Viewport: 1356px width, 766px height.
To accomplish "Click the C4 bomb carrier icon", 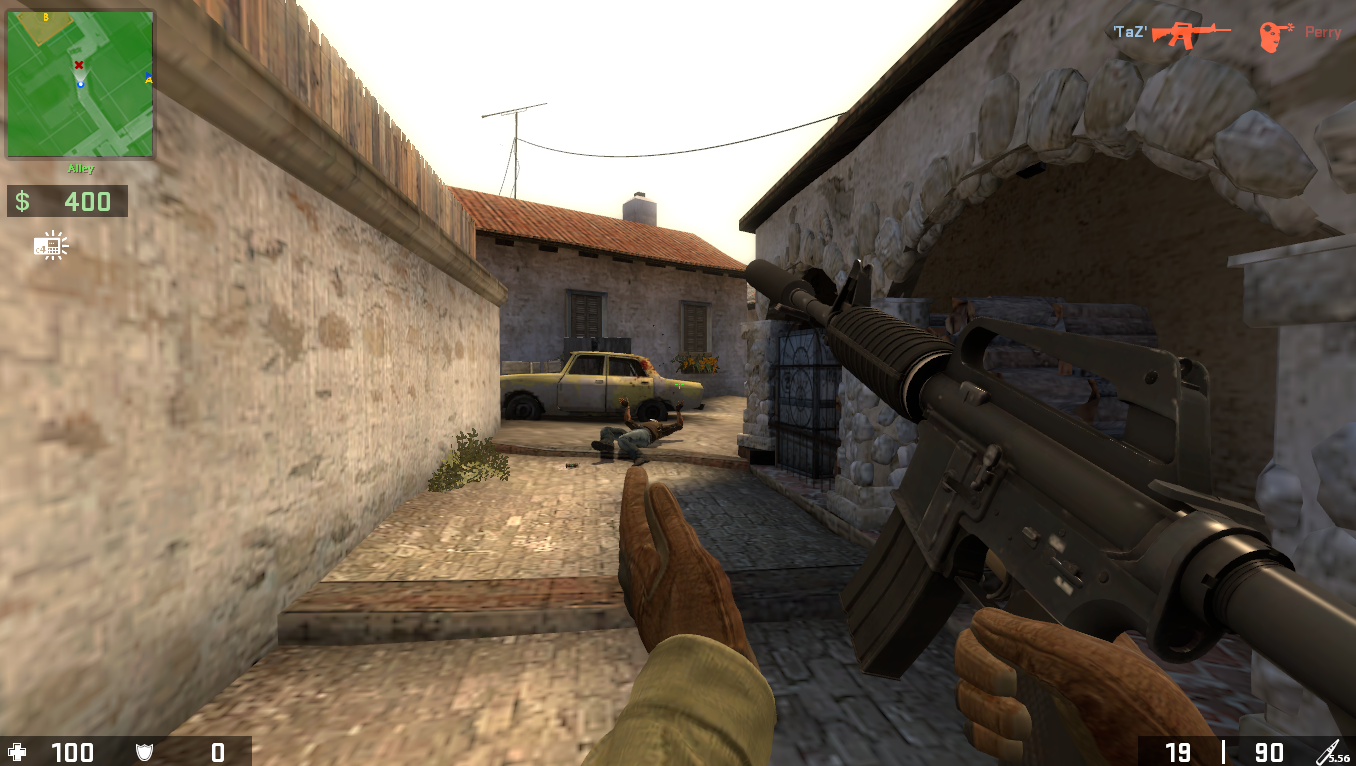I will click(x=47, y=247).
